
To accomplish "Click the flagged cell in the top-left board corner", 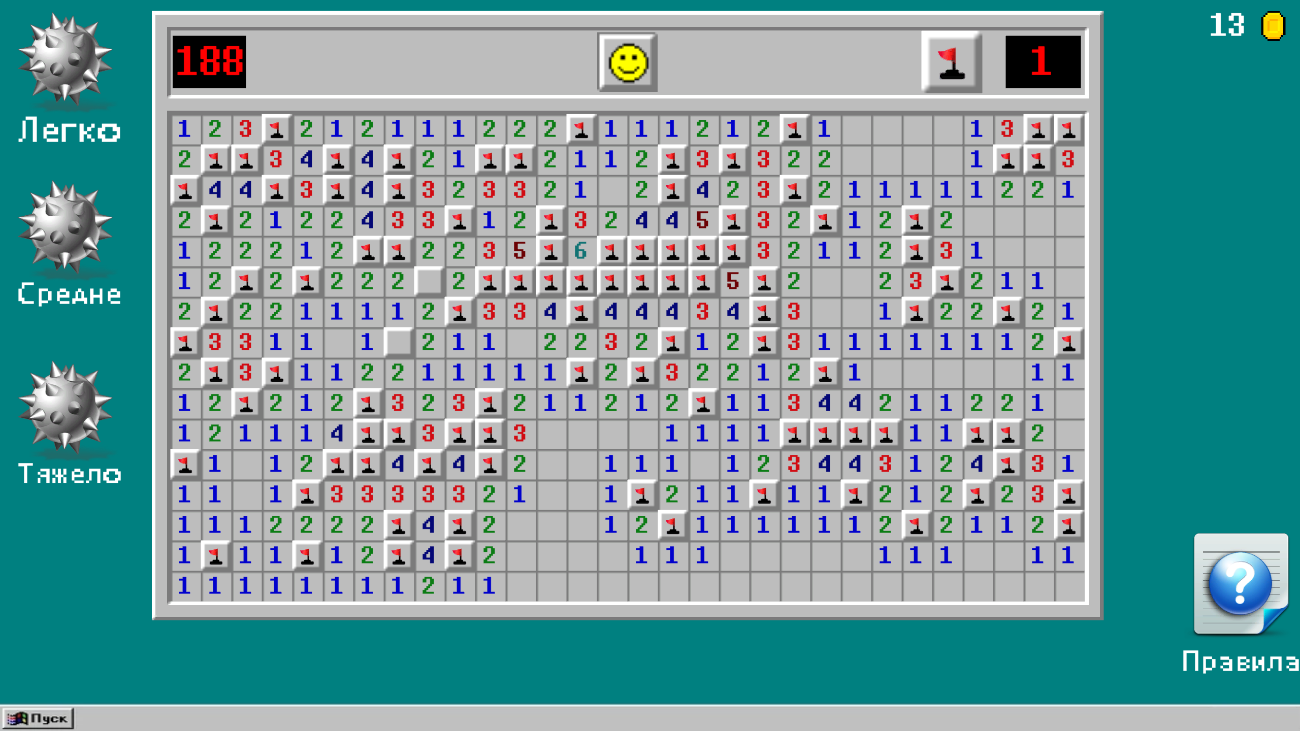I will (x=274, y=128).
